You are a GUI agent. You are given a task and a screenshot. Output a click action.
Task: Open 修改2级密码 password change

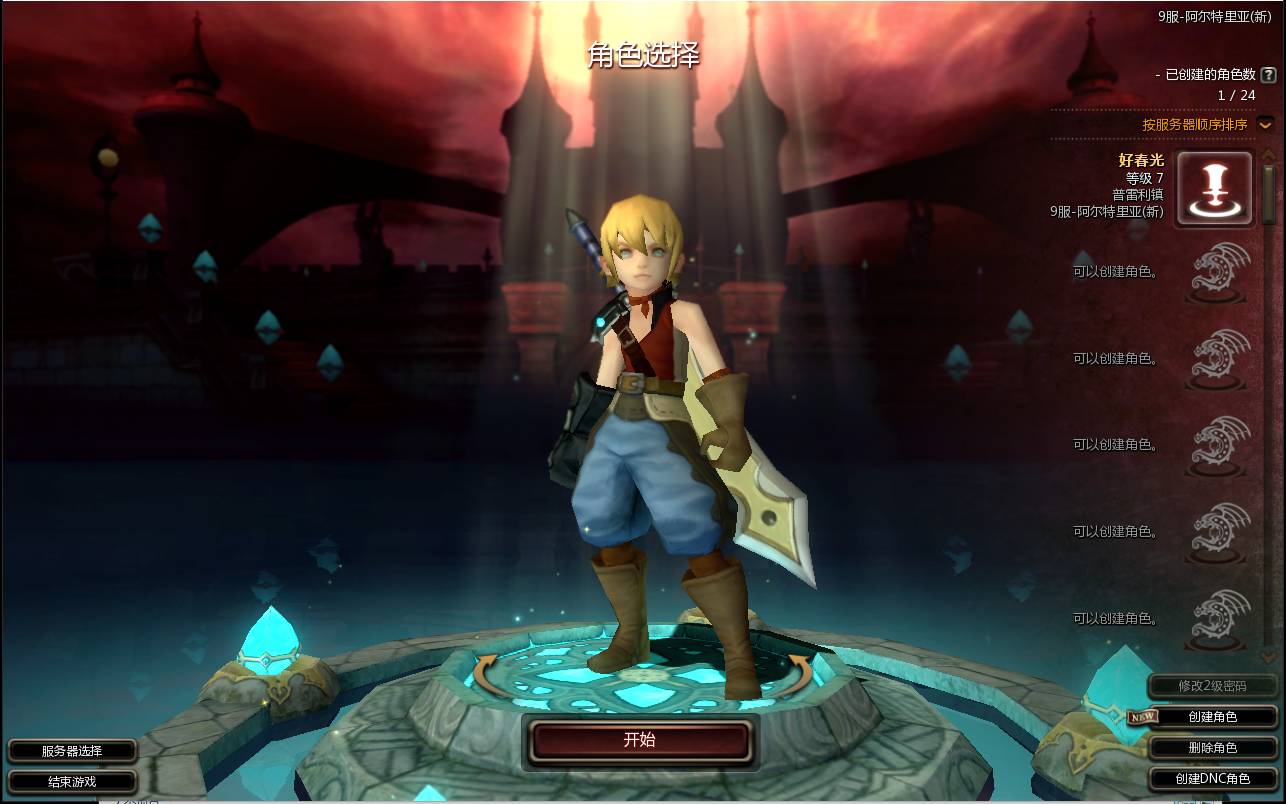(1212, 686)
